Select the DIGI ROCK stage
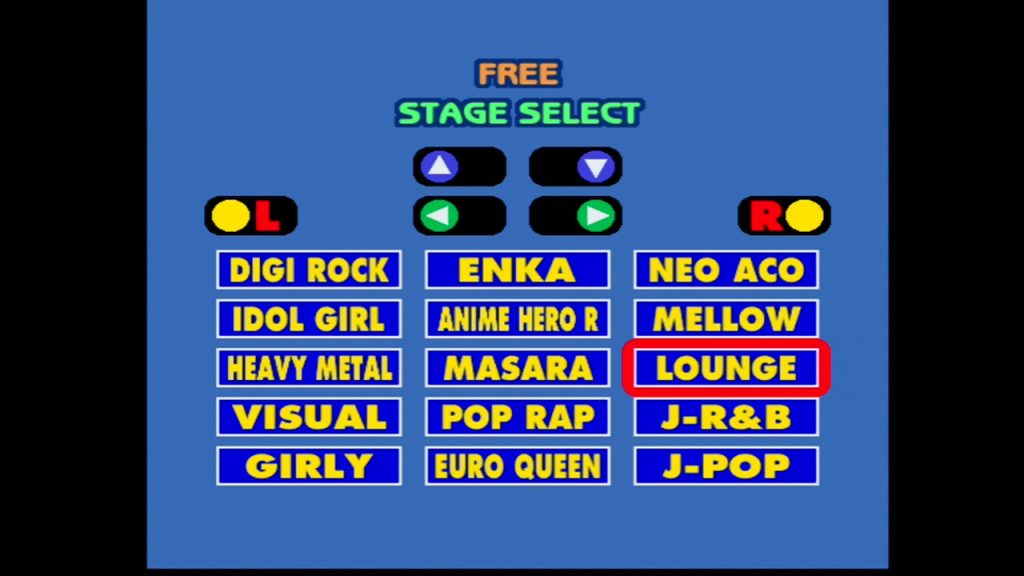Image resolution: width=1024 pixels, height=576 pixels. (309, 270)
